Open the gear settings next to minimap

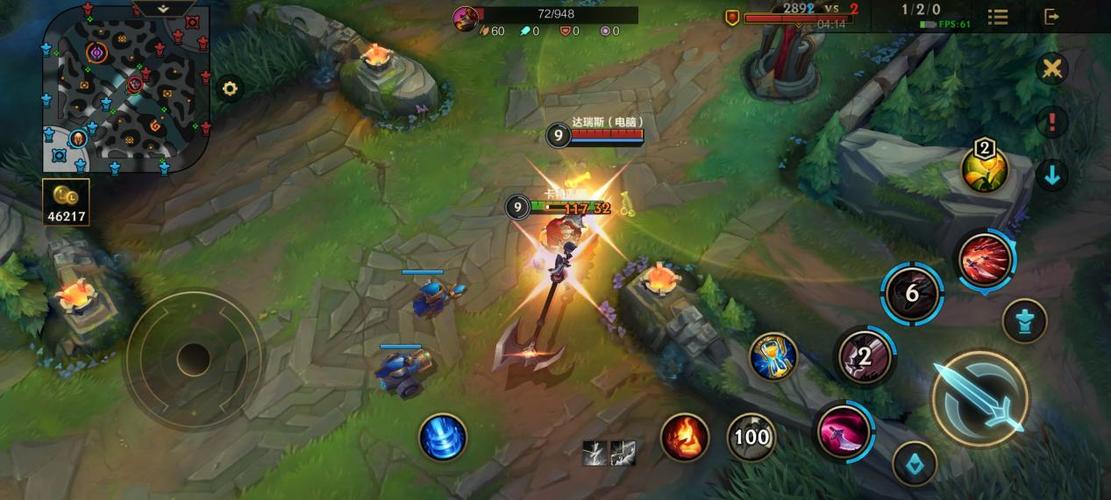(230, 88)
